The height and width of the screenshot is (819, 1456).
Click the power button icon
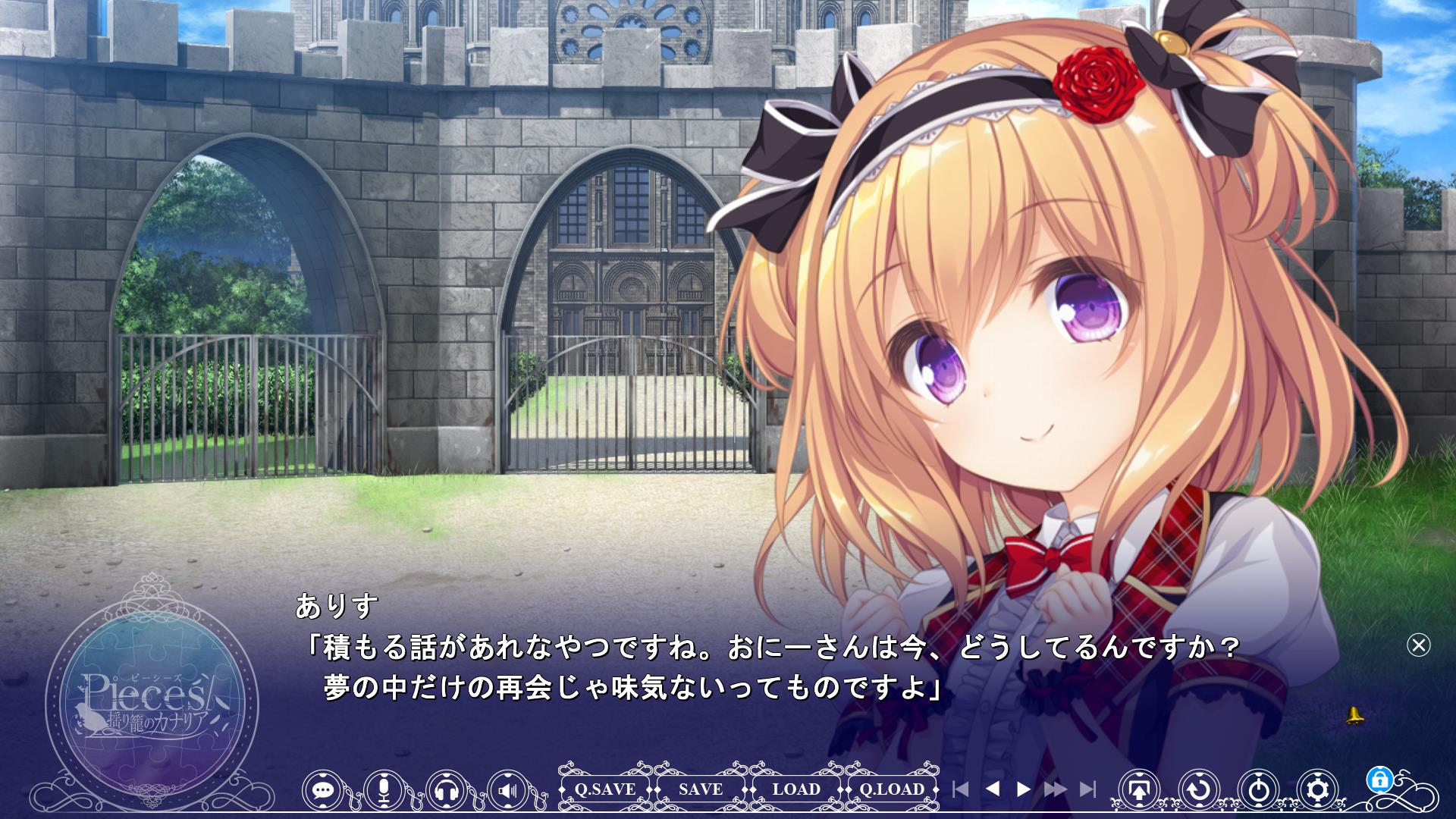click(x=1259, y=790)
